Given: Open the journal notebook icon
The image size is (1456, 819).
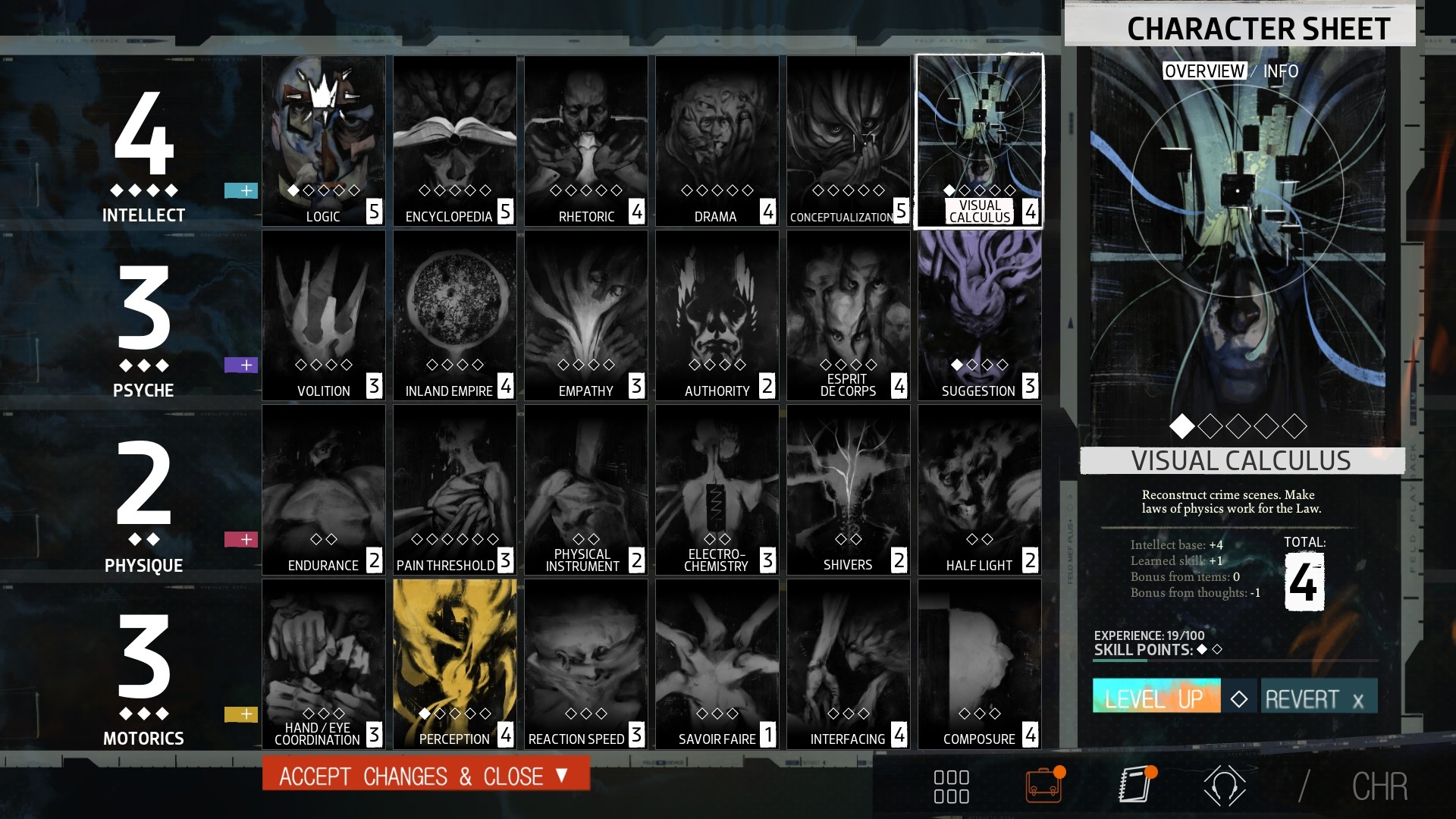Looking at the screenshot, I should tap(1136, 786).
